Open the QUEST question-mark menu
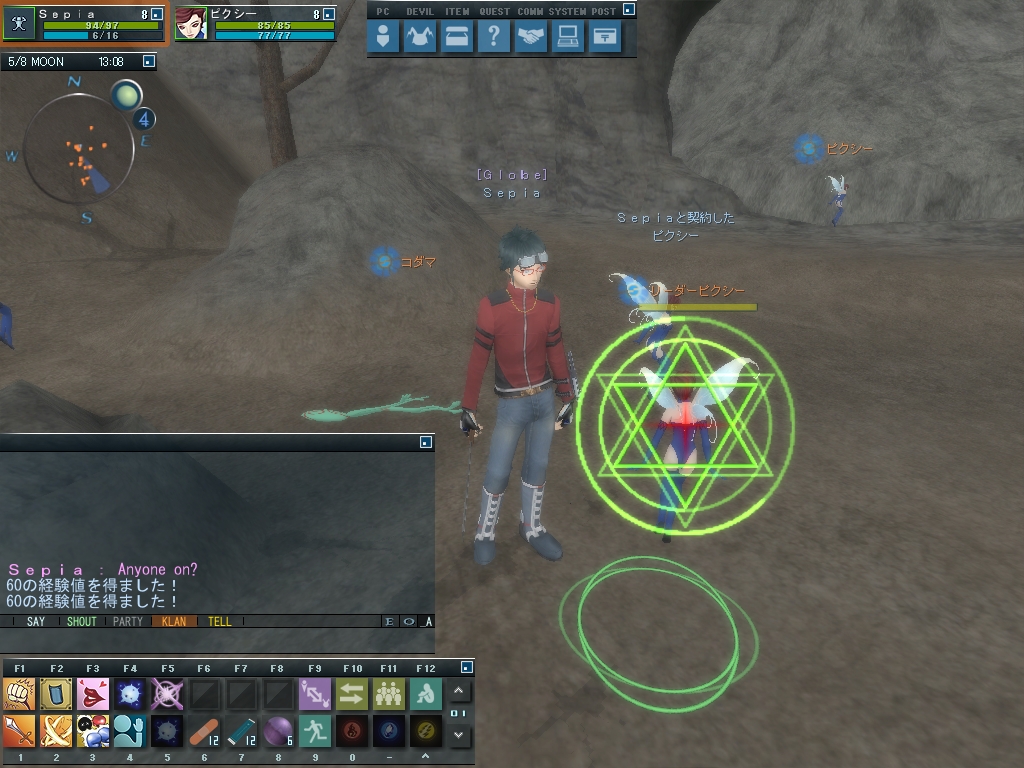The image size is (1024, 768). tap(492, 37)
